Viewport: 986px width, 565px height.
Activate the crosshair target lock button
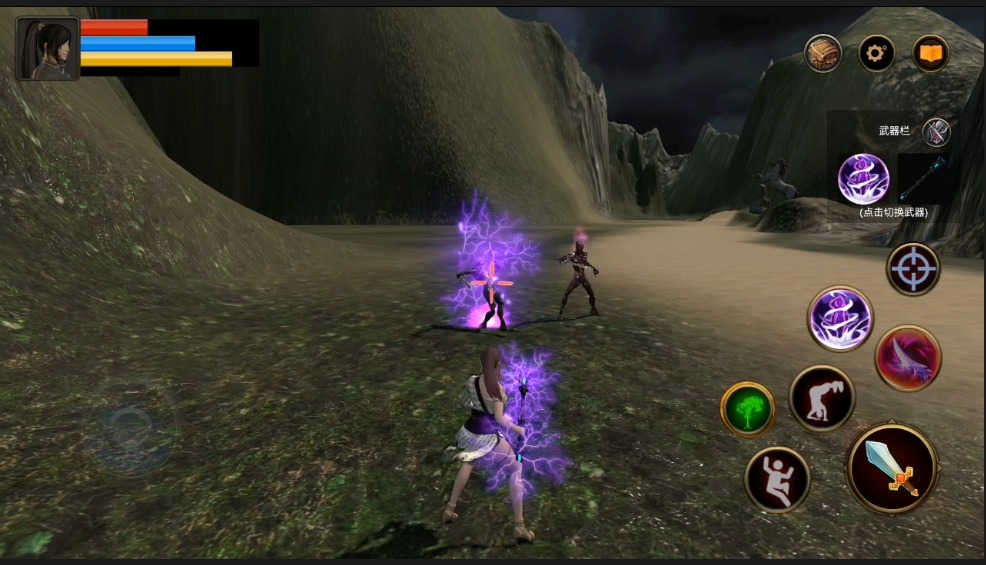(x=913, y=269)
